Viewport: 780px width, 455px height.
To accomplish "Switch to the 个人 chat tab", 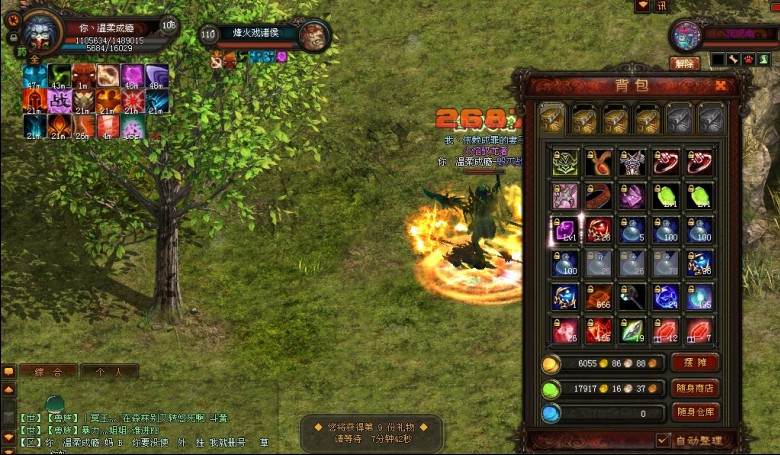I will pyautogui.click(x=108, y=371).
